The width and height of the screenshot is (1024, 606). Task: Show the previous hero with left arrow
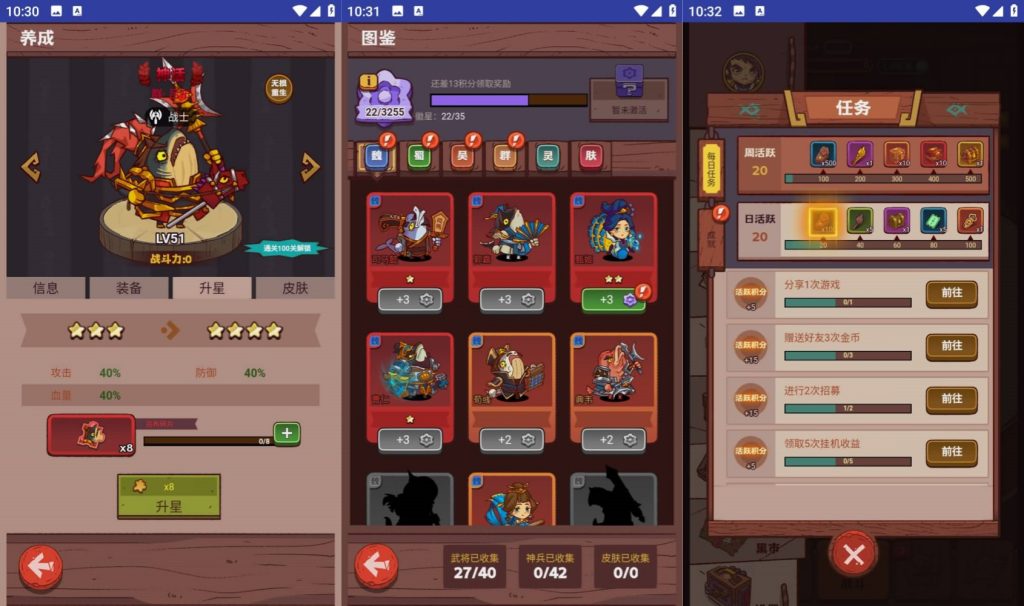click(x=31, y=167)
